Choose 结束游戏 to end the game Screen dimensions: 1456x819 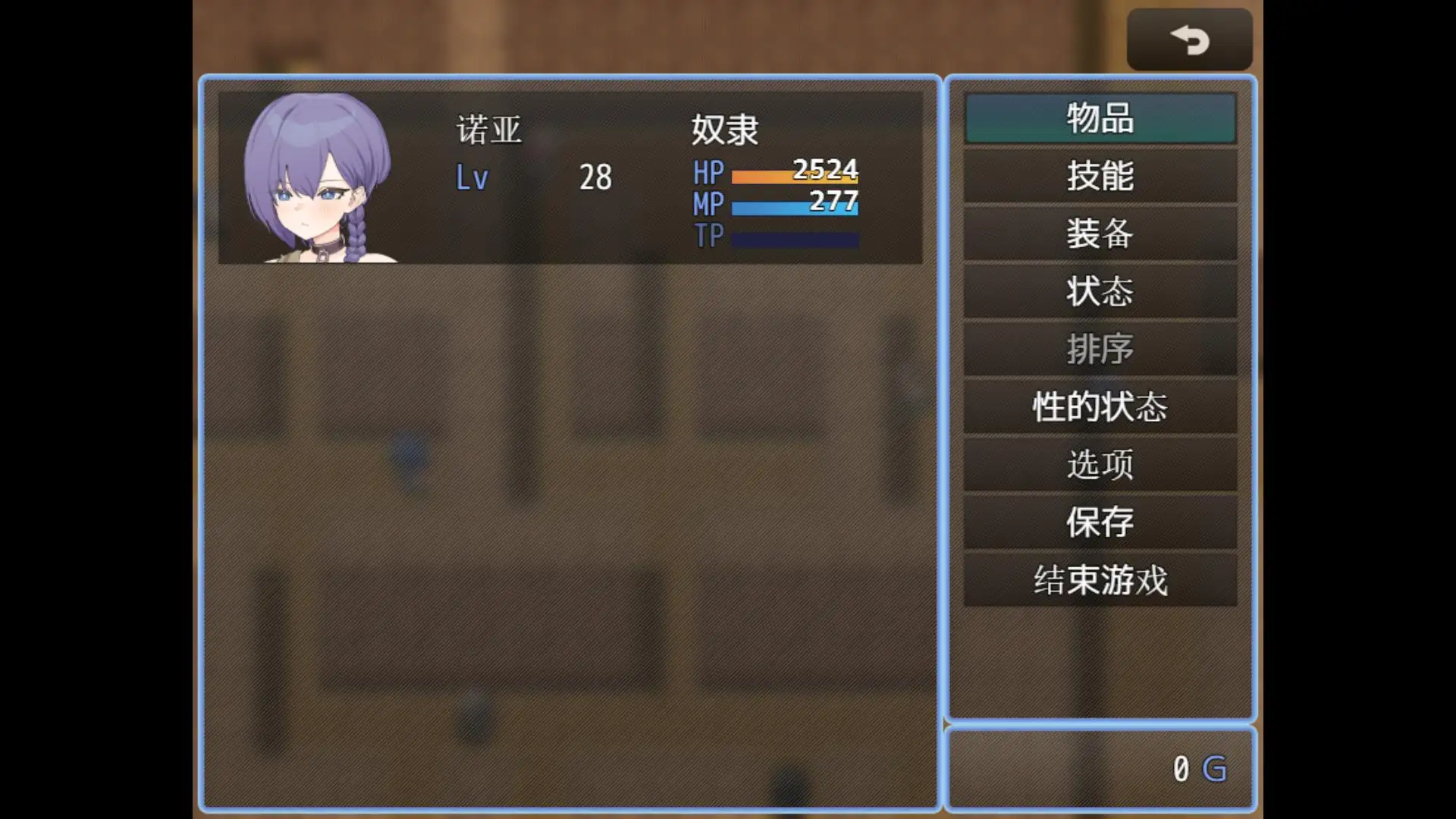1100,579
